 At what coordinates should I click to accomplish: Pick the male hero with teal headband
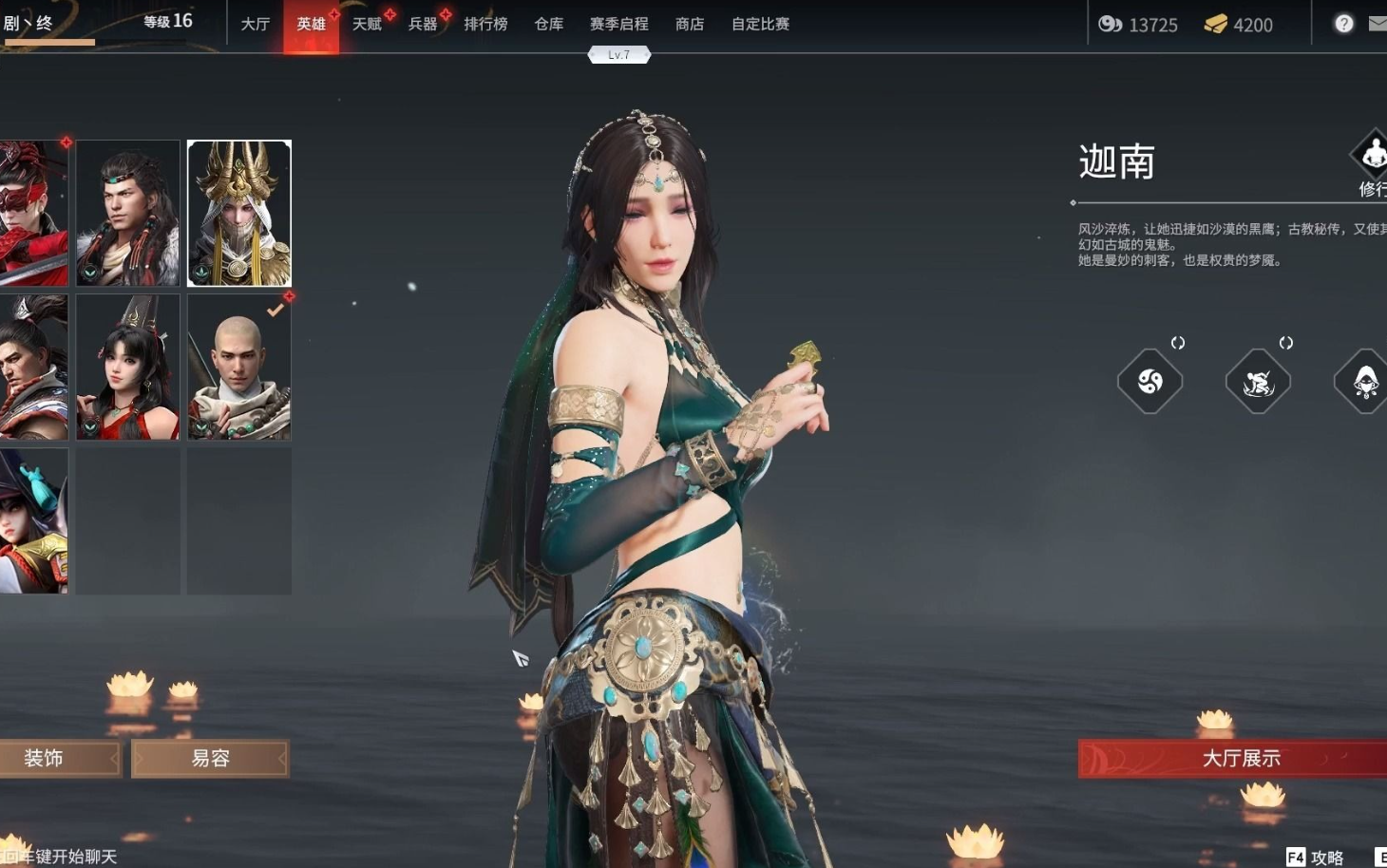tap(128, 213)
